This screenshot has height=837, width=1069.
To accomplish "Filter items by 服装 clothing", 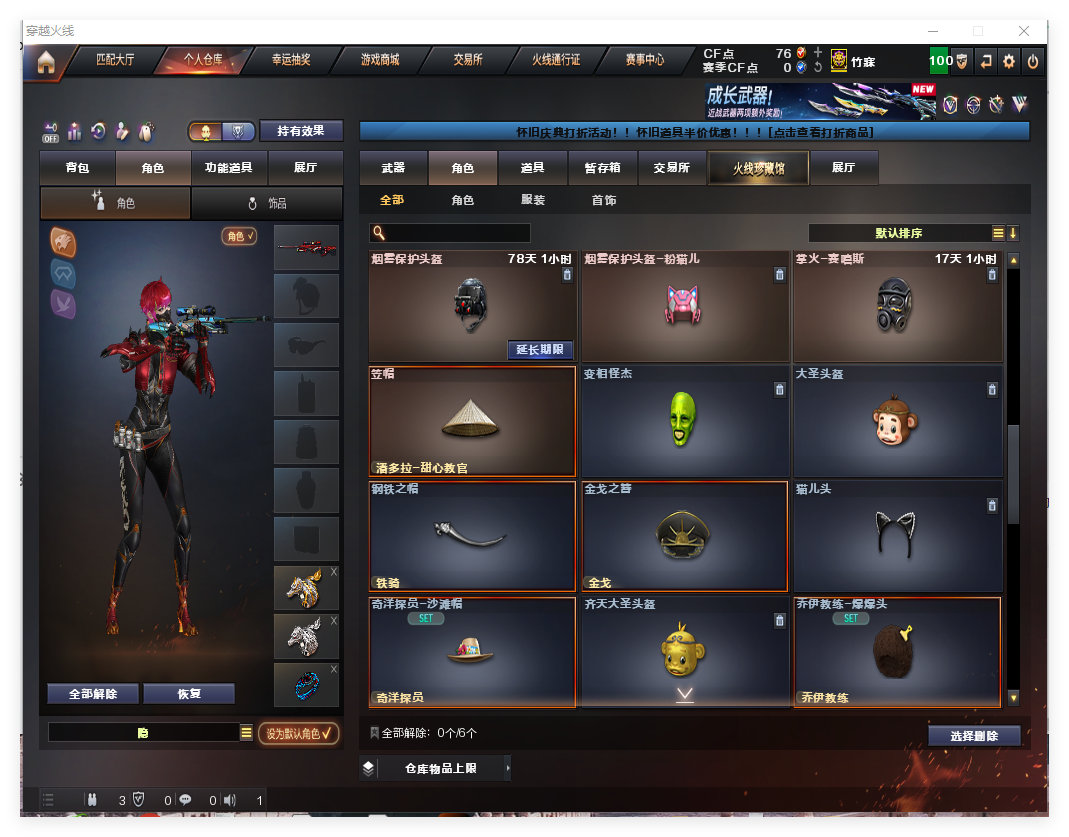I will (x=533, y=200).
